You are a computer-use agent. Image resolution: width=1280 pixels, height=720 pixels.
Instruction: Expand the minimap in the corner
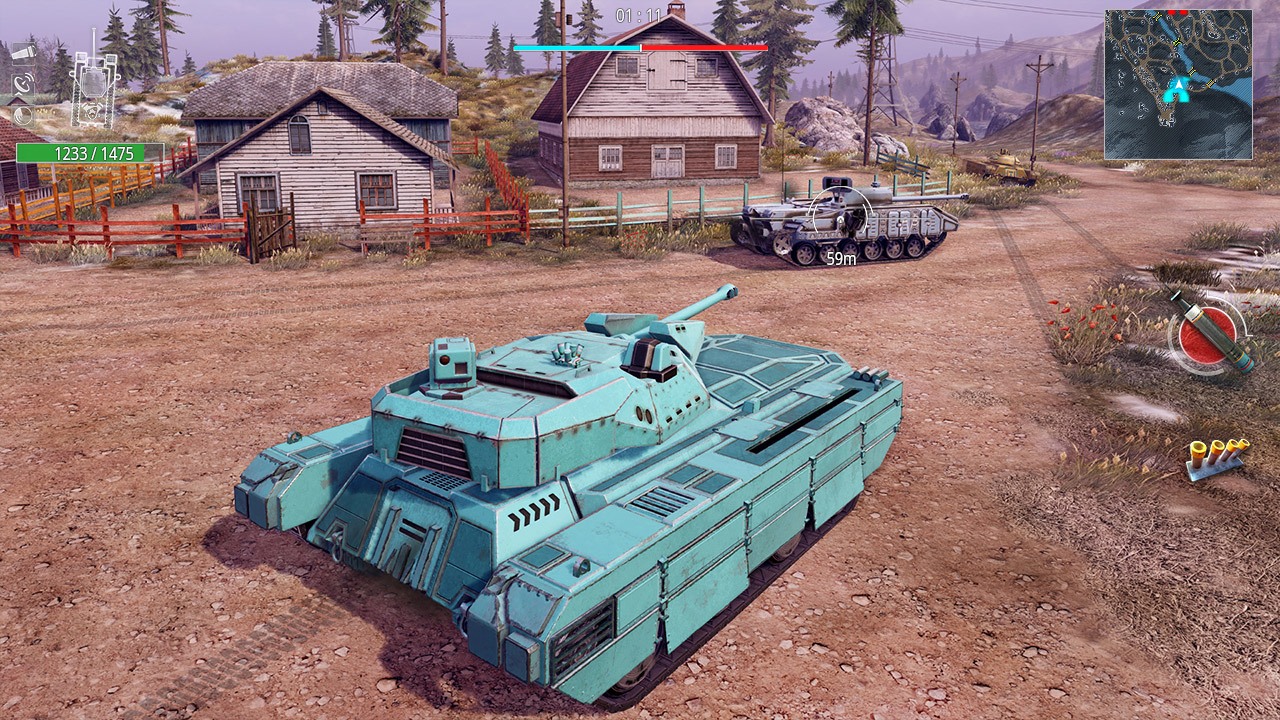pos(1180,85)
